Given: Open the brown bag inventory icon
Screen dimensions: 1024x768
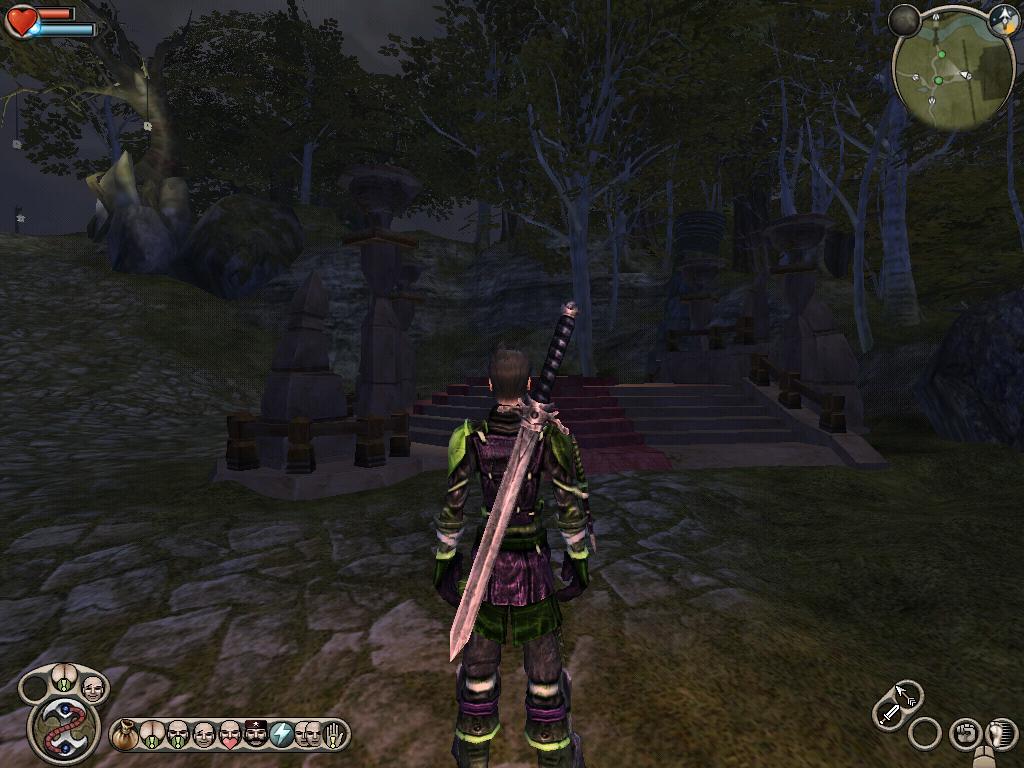Looking at the screenshot, I should [125, 736].
